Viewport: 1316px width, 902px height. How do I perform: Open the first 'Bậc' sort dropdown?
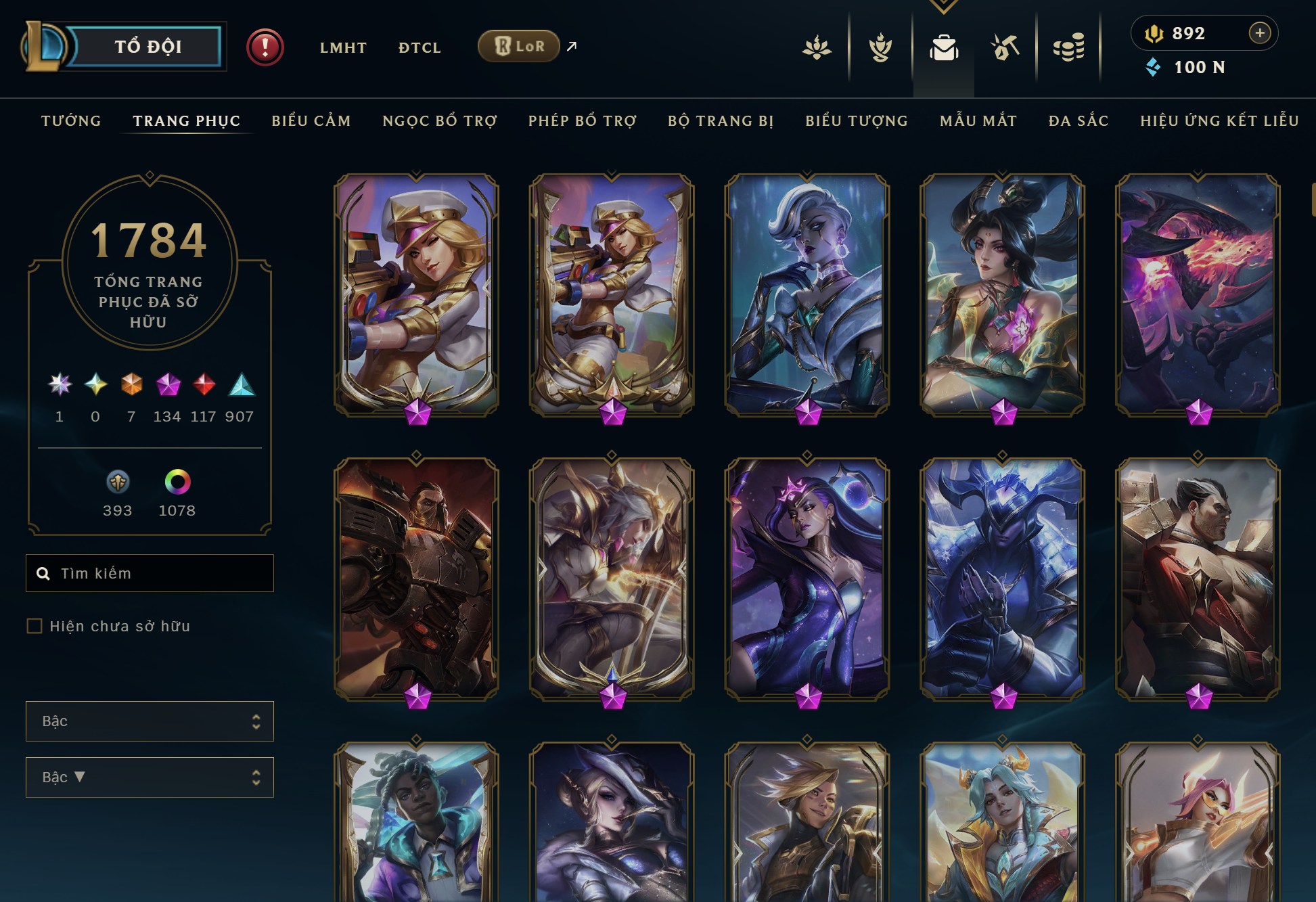click(x=149, y=721)
